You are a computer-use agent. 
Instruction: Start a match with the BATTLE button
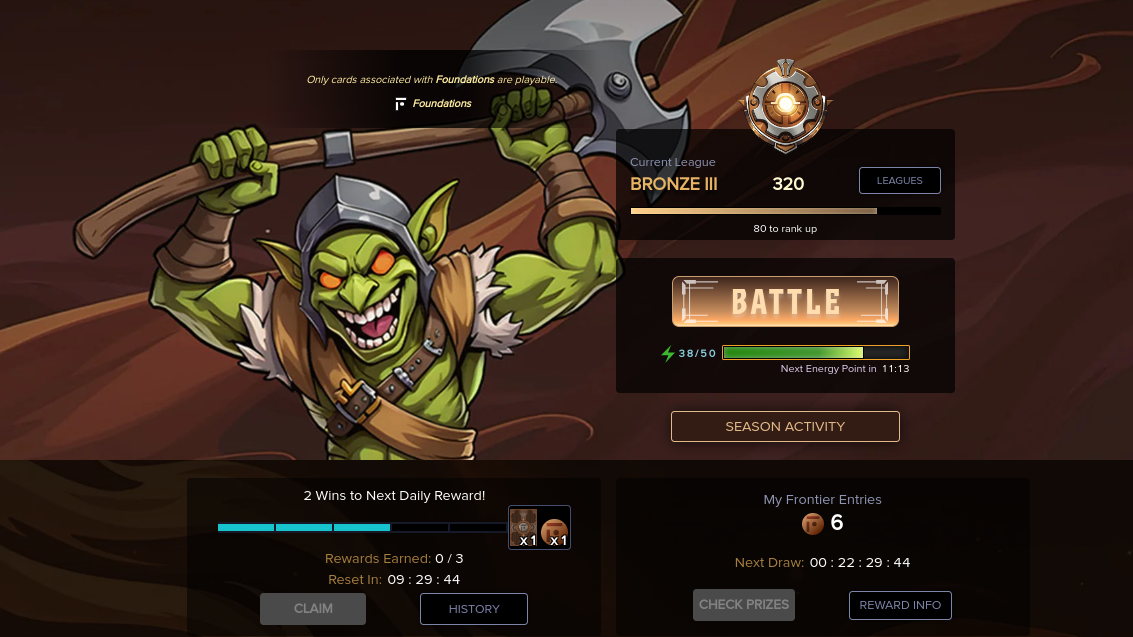click(785, 301)
